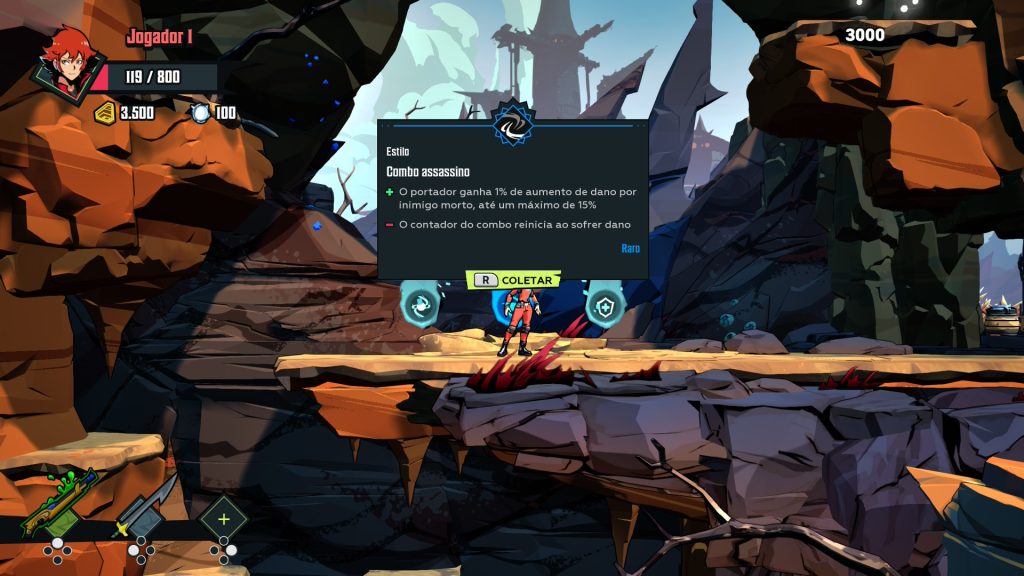Click the red-haired player portrait

tap(68, 63)
